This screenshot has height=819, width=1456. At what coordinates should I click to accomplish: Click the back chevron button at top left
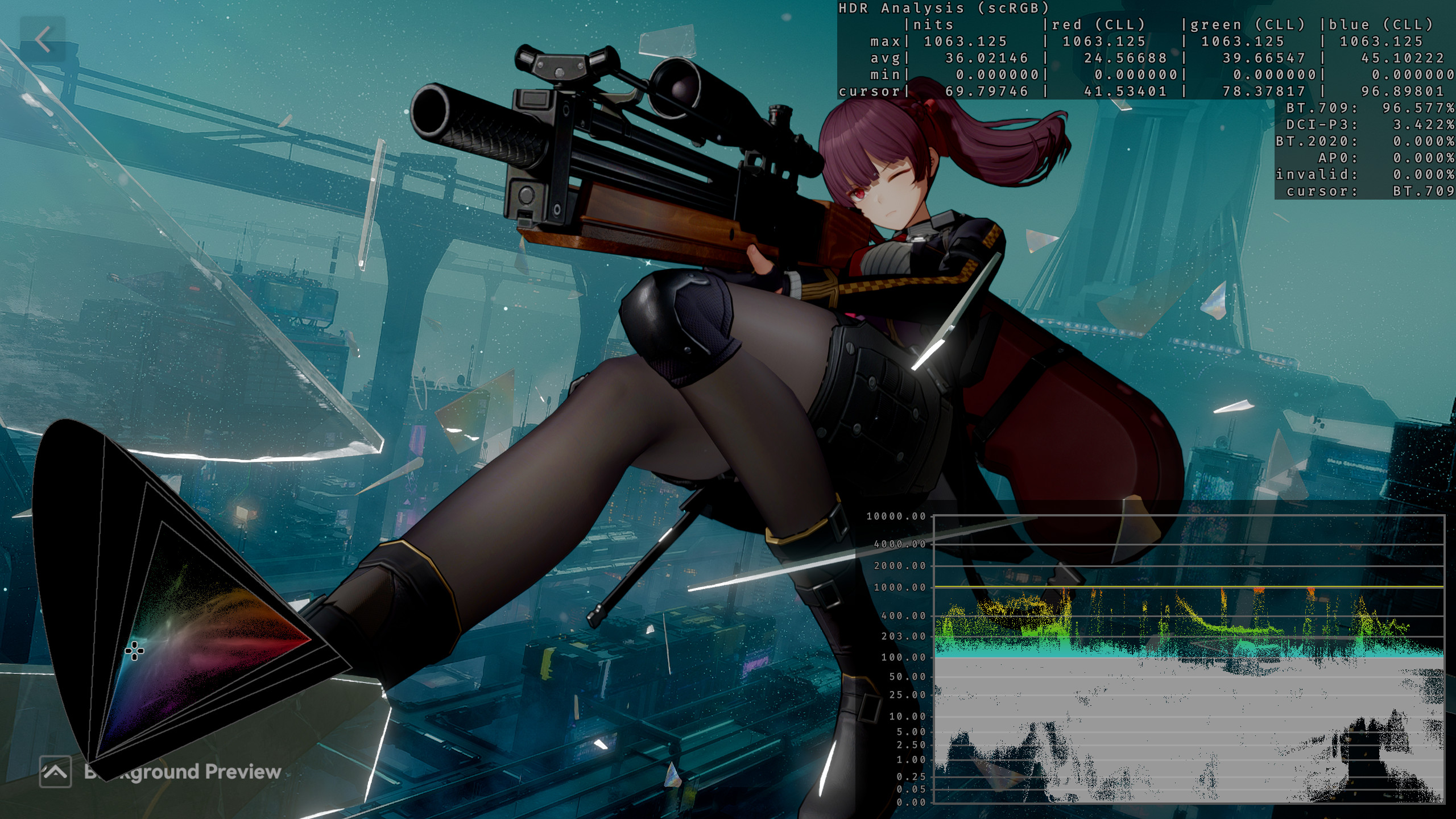[43, 38]
